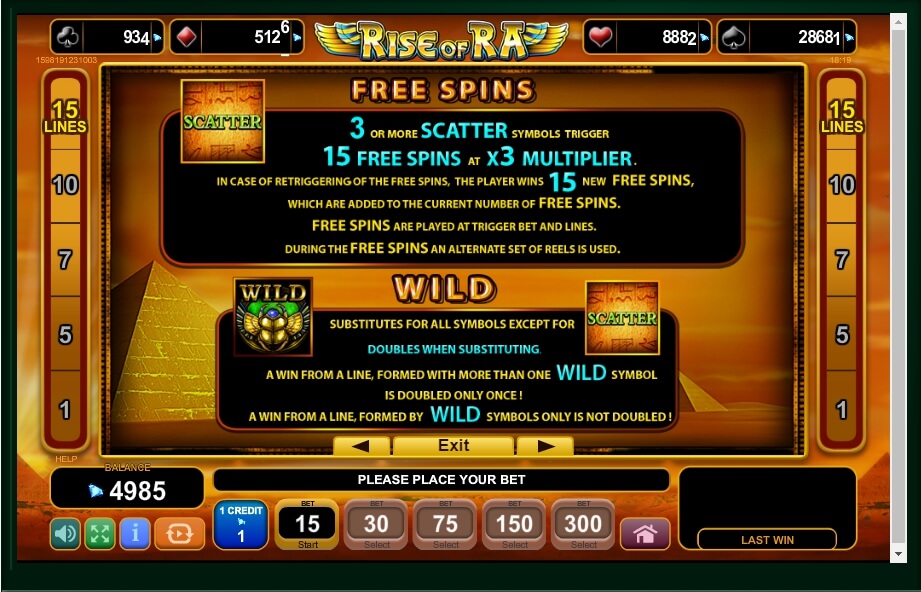Open the blue info button
Screen dimensions: 921x592
coord(135,533)
